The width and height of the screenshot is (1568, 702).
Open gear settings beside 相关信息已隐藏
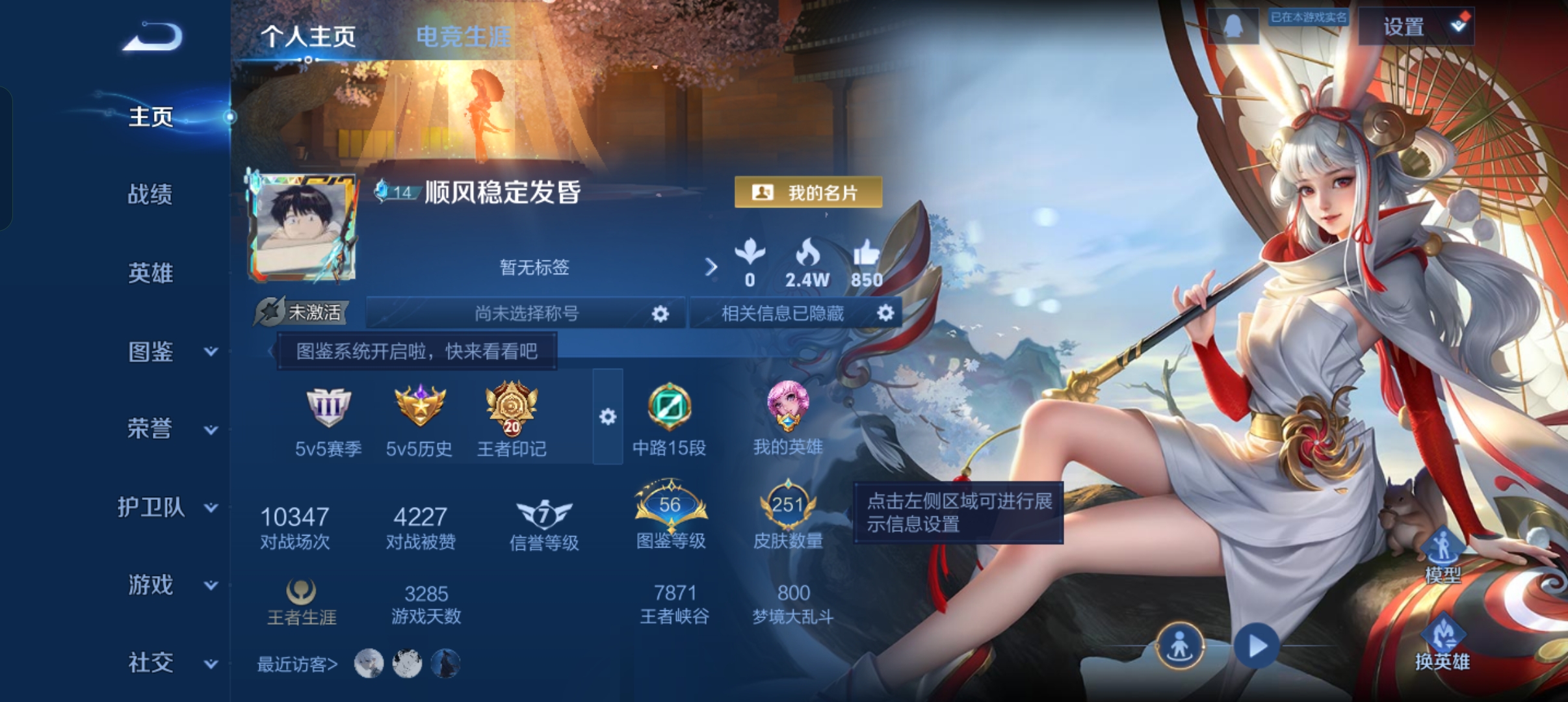point(885,313)
